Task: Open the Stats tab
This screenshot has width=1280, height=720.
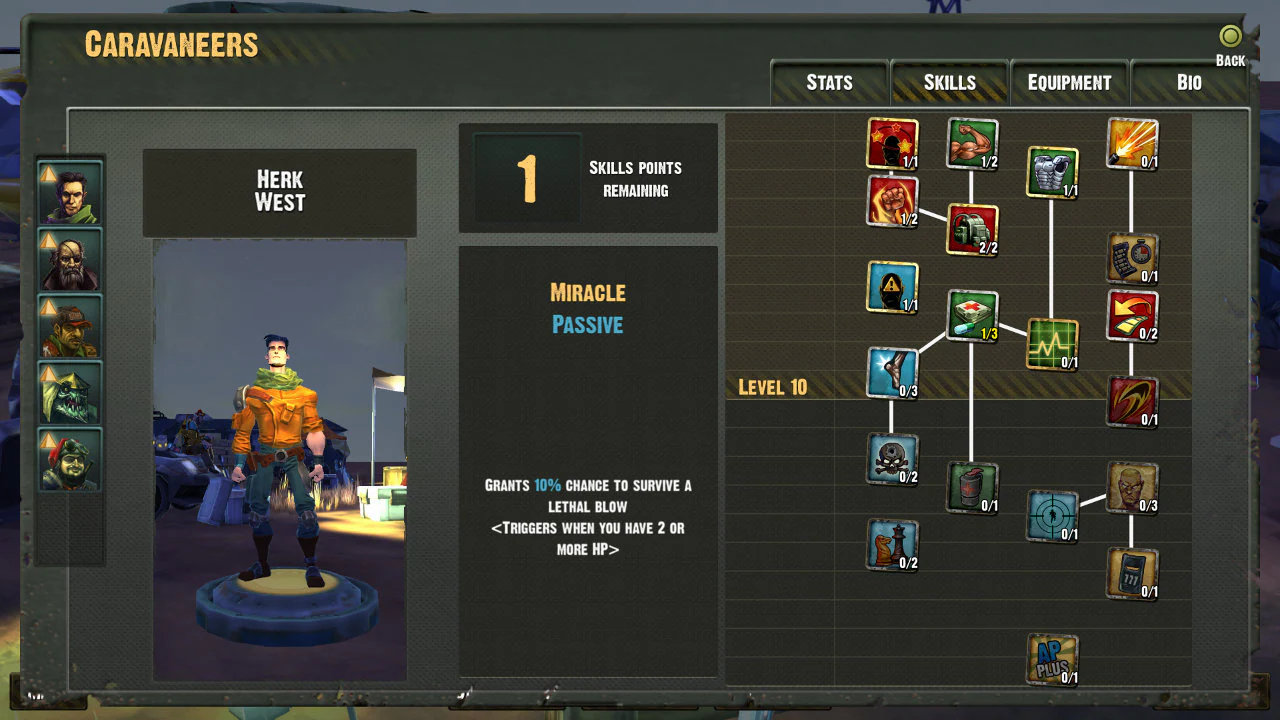Action: coord(828,83)
